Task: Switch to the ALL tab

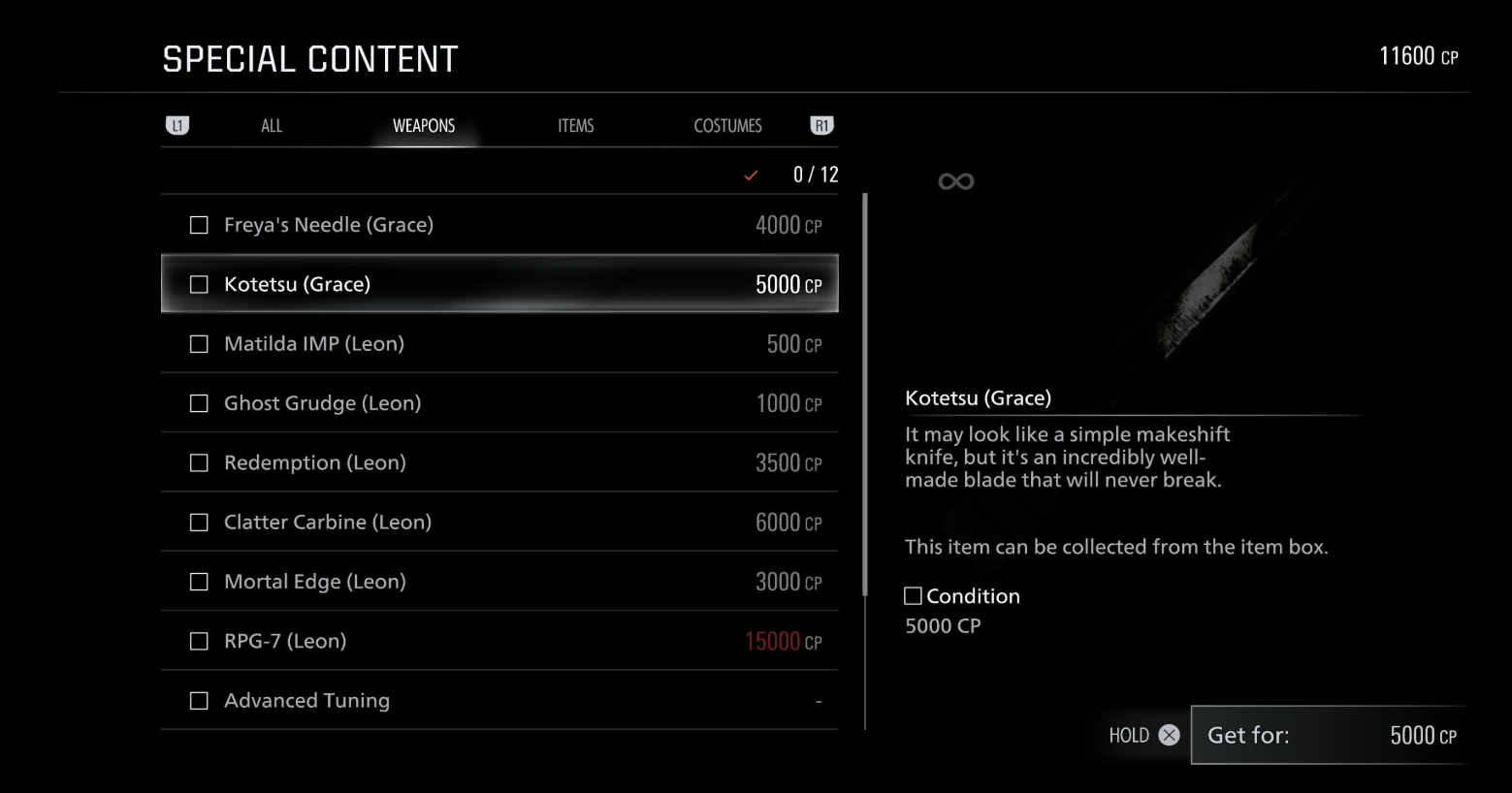Action: tap(272, 126)
